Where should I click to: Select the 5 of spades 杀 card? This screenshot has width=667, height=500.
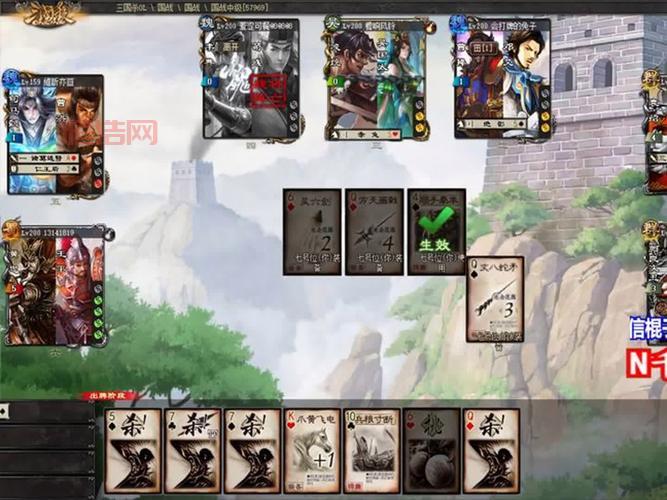pyautogui.click(x=133, y=450)
